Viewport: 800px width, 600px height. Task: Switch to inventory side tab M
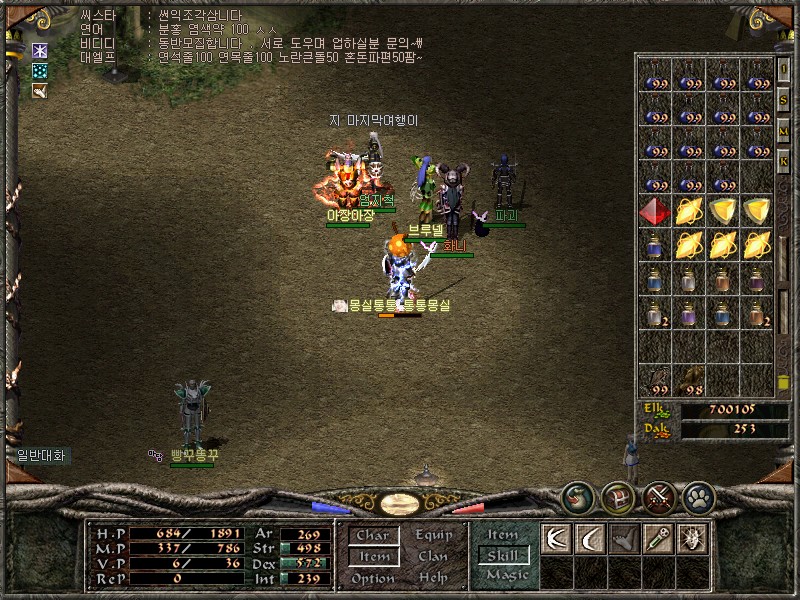[784, 131]
